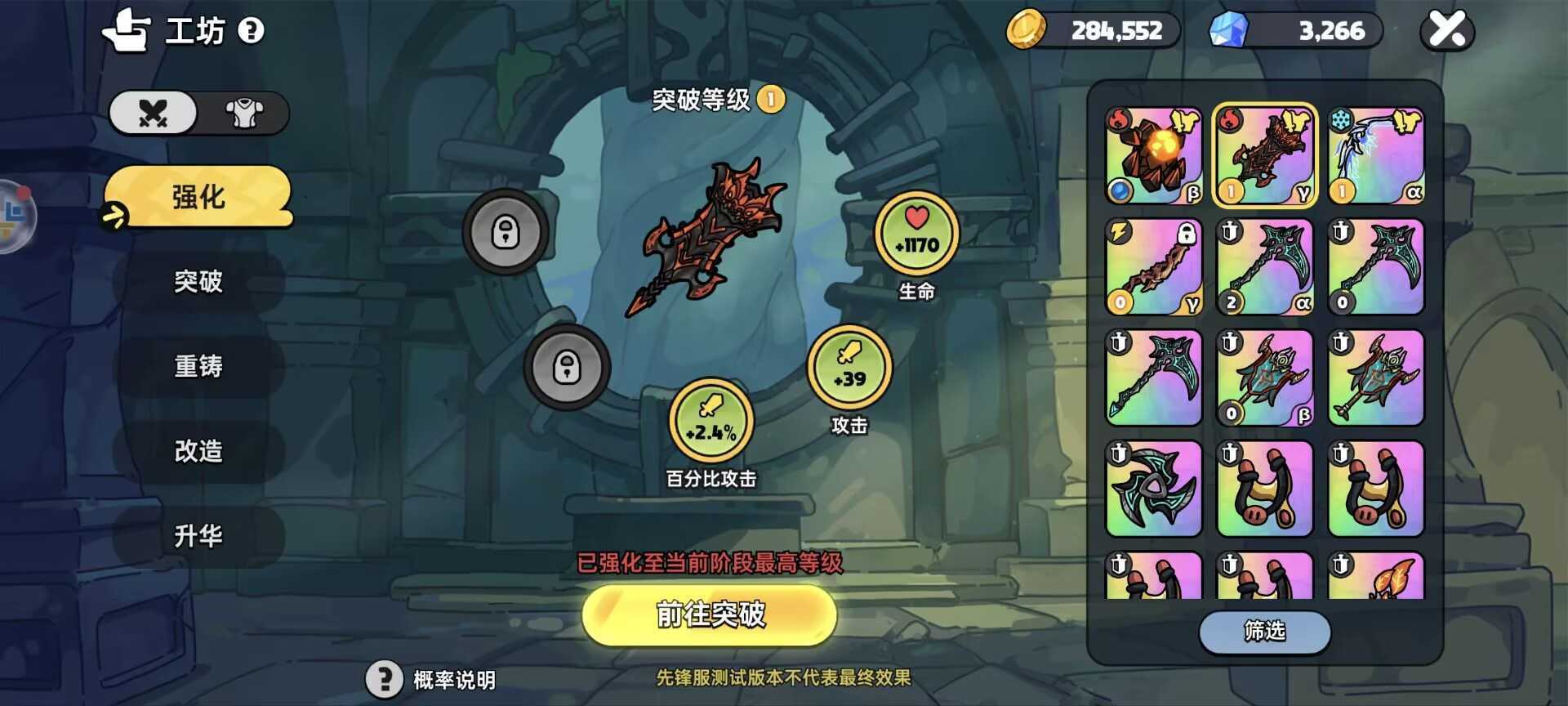The height and width of the screenshot is (706, 1568).
Task: Select the 升华 option in the sidebar
Action: (x=198, y=536)
